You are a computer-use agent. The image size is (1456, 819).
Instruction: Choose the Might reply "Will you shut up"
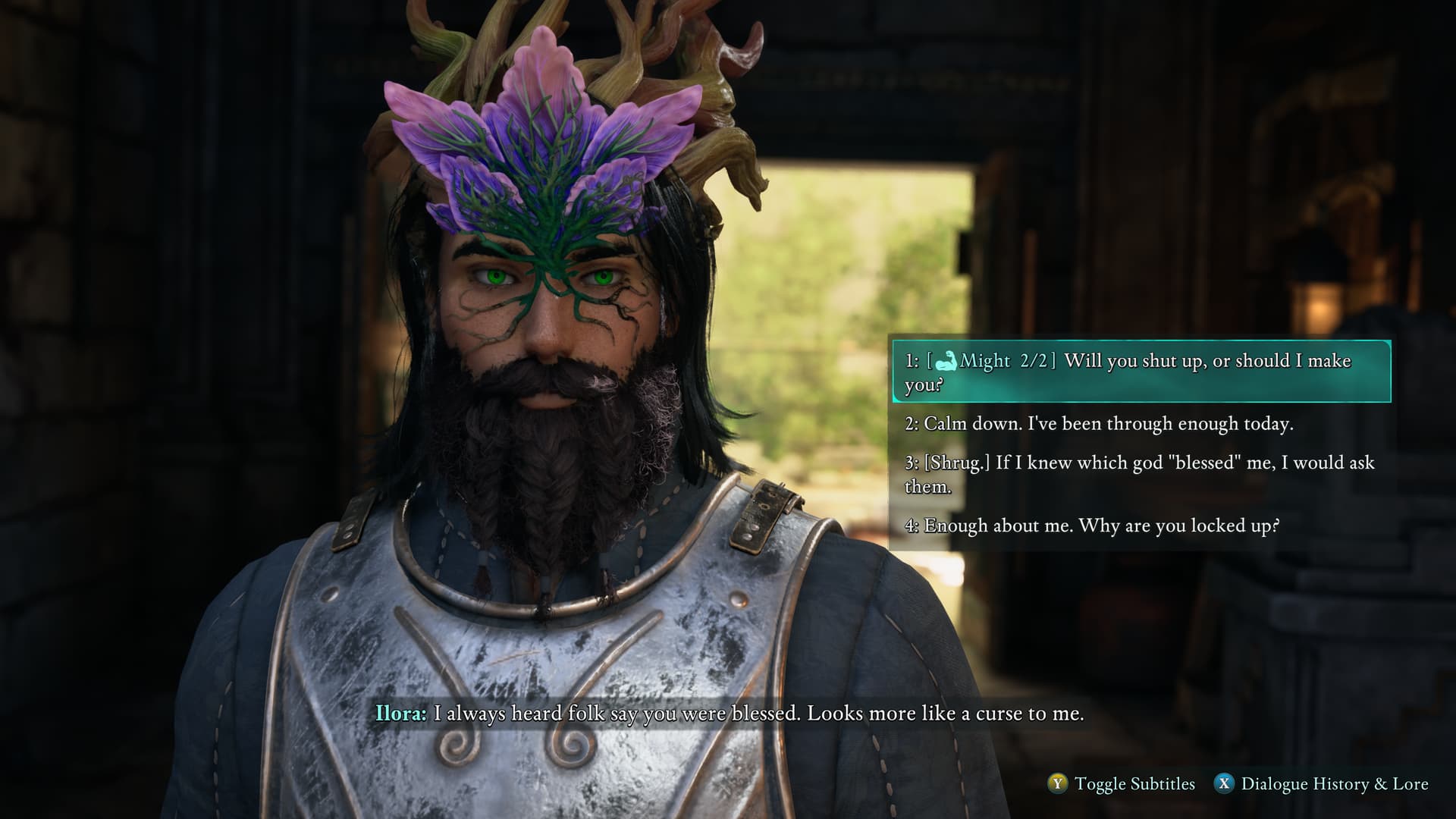pos(1140,372)
